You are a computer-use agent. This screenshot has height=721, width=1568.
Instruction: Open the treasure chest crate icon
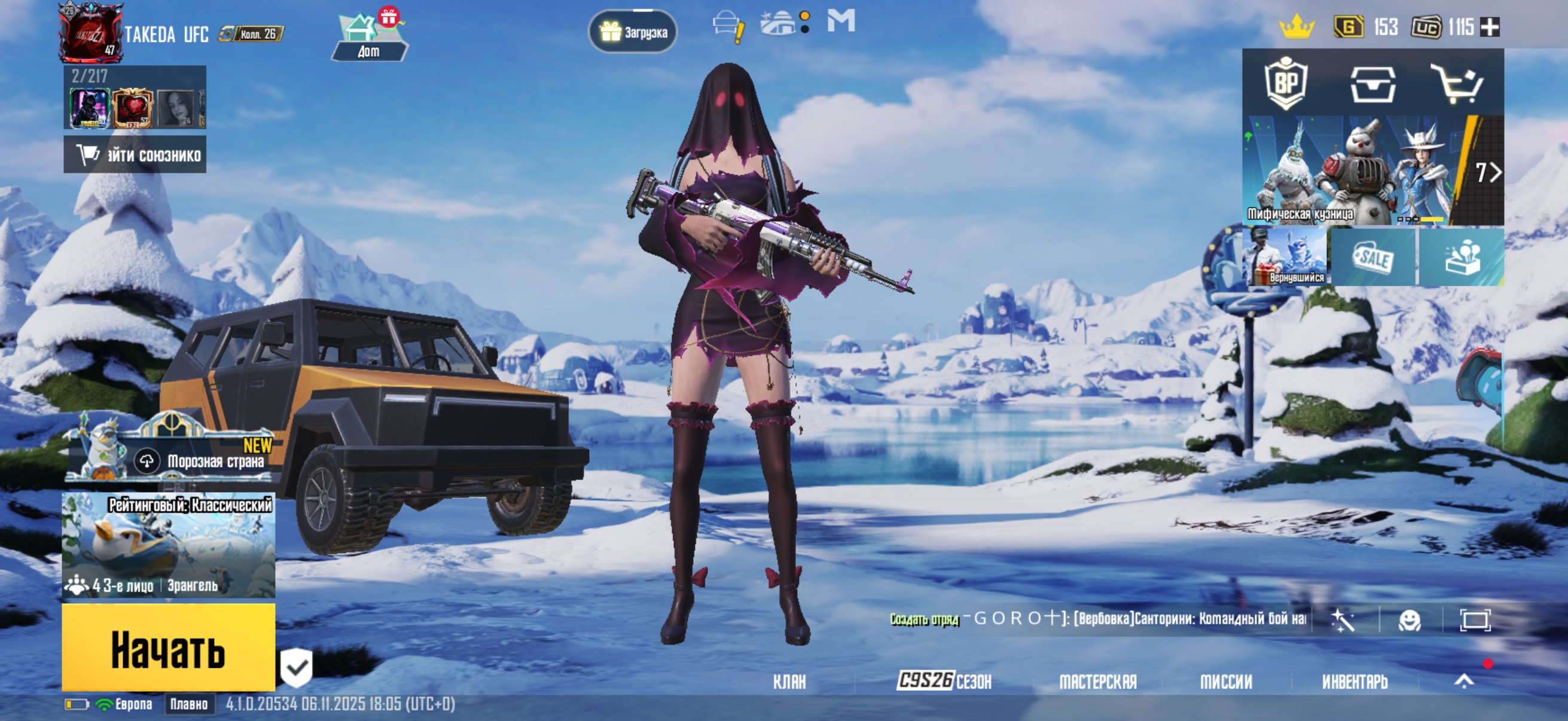point(1372,83)
